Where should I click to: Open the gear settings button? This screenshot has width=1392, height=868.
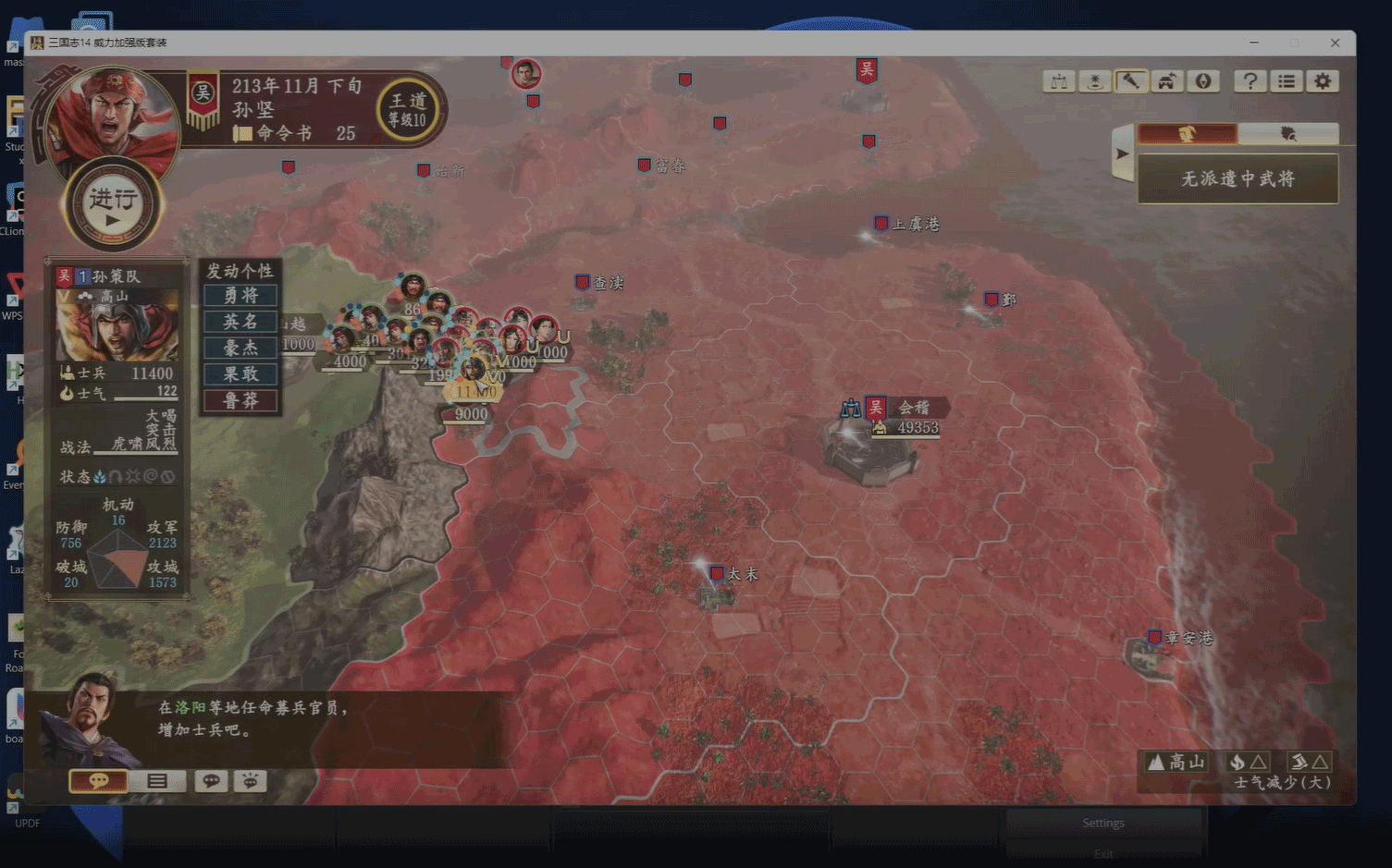pyautogui.click(x=1323, y=81)
